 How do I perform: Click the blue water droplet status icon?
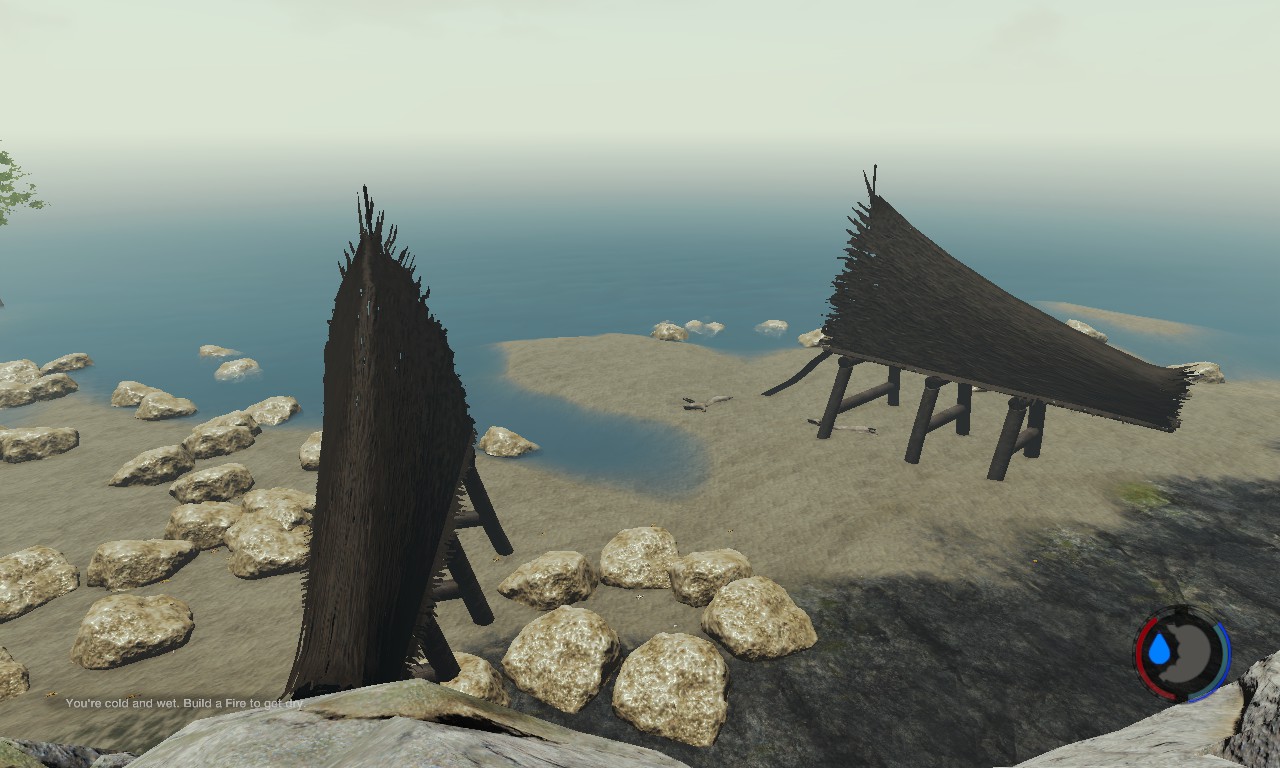pos(1159,651)
